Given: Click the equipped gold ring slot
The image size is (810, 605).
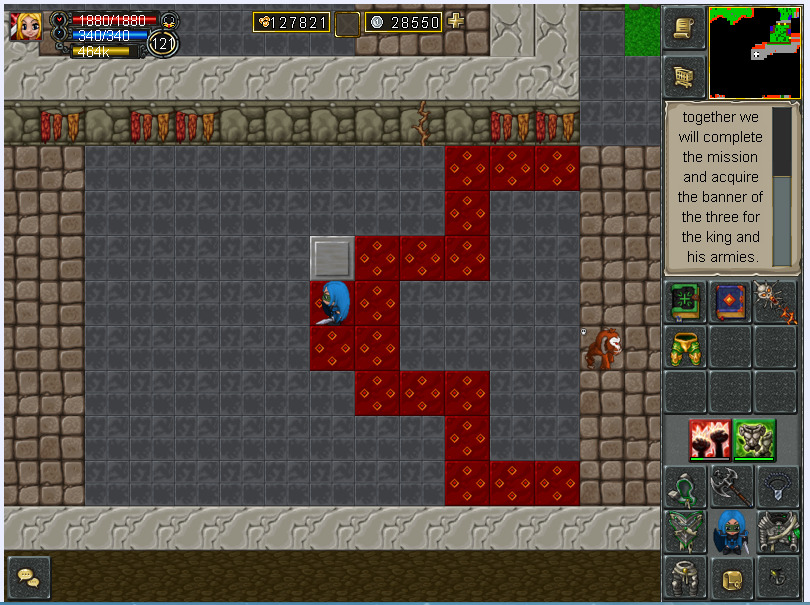Looking at the screenshot, I should 731,578.
